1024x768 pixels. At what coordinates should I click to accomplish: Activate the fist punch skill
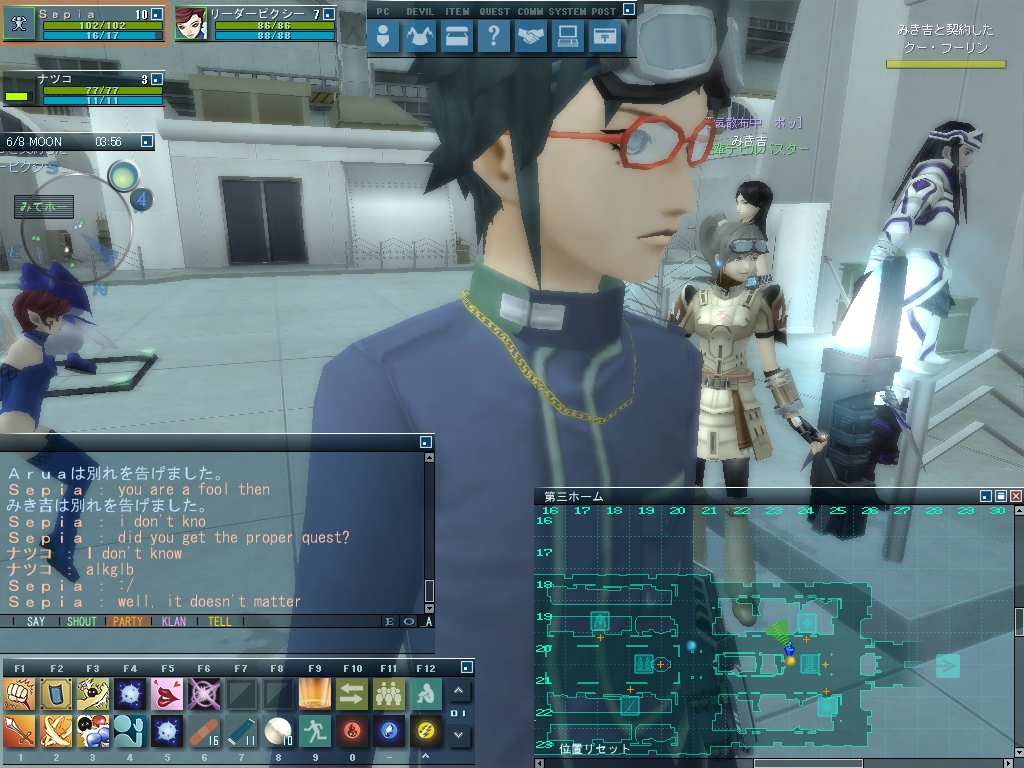point(19,693)
